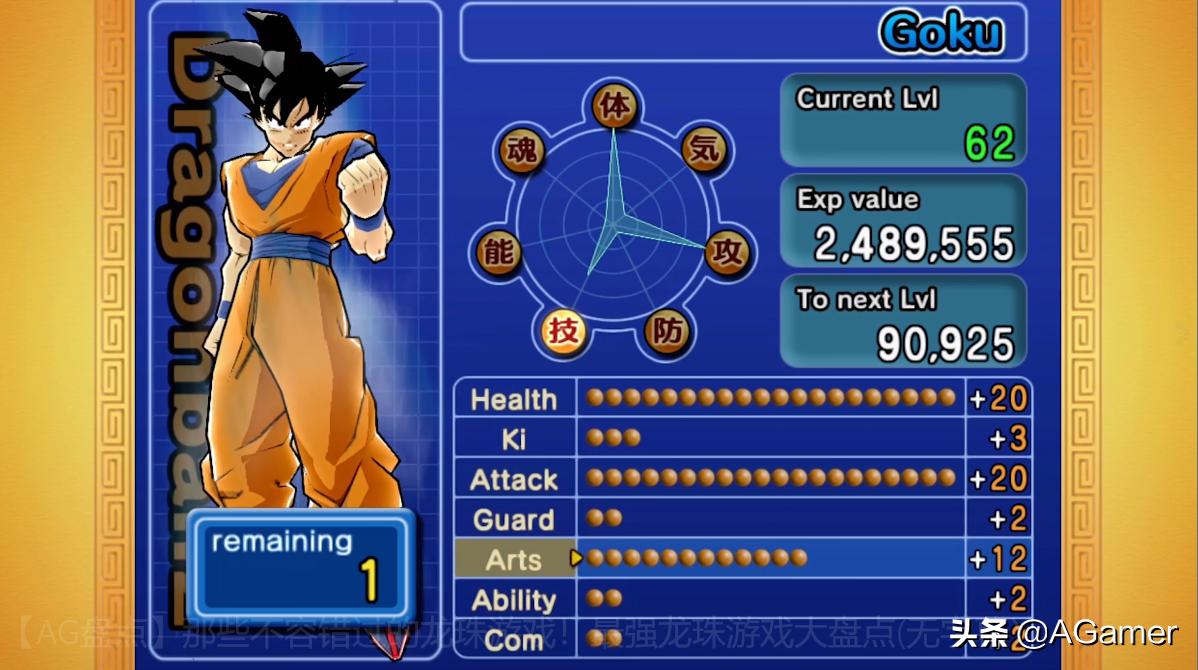1198x670 pixels.
Task: Click the 体 body node on radar chart
Action: 615,106
